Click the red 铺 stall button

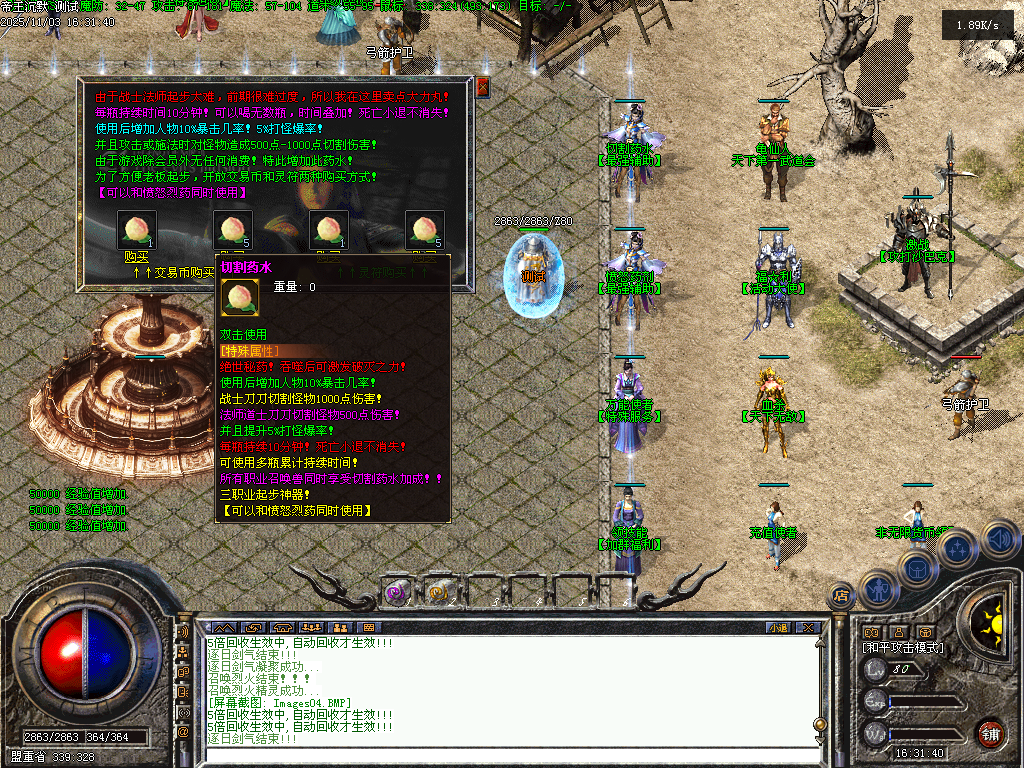pos(990,733)
